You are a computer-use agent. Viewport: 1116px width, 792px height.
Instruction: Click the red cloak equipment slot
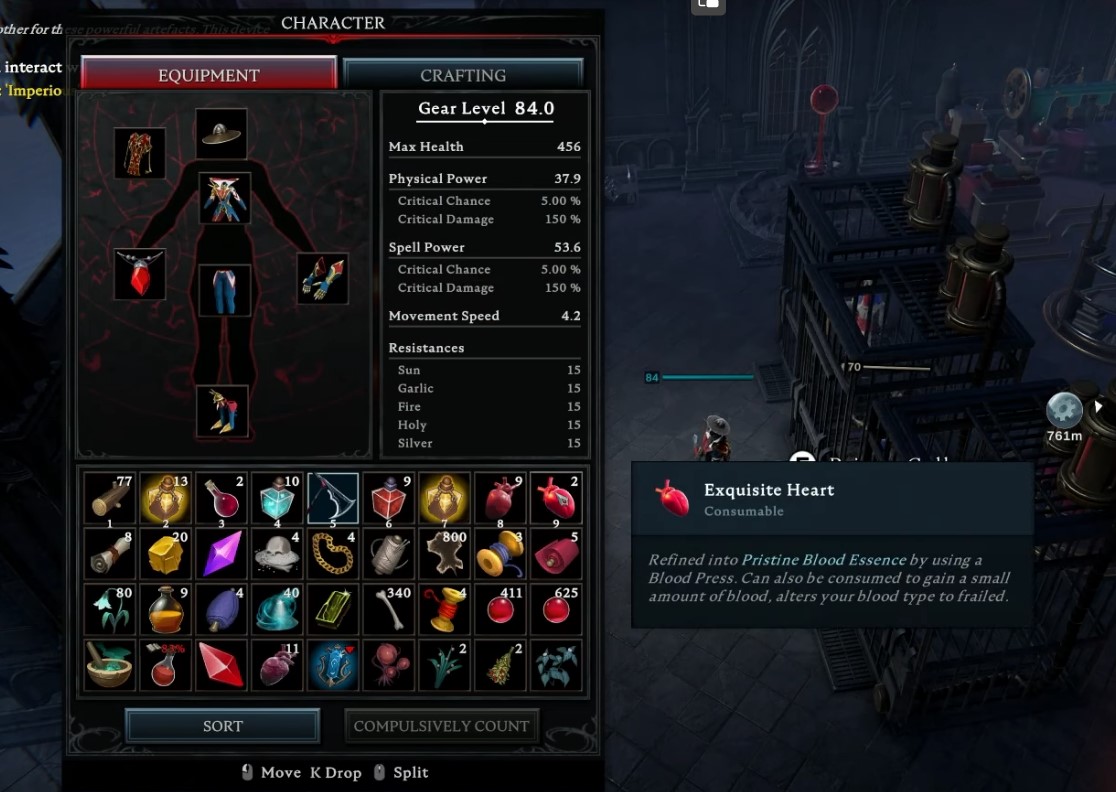pyautogui.click(x=139, y=153)
